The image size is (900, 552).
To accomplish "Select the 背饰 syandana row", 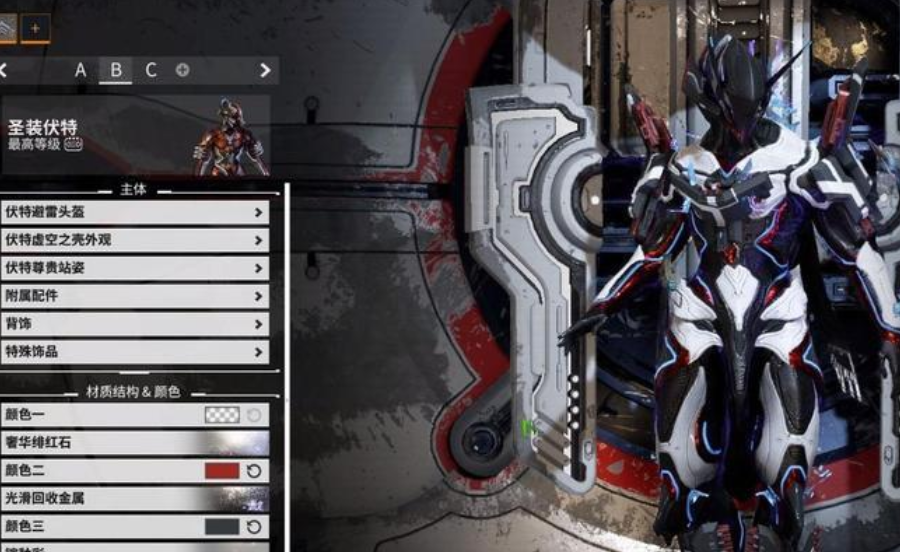I will click(x=135, y=324).
